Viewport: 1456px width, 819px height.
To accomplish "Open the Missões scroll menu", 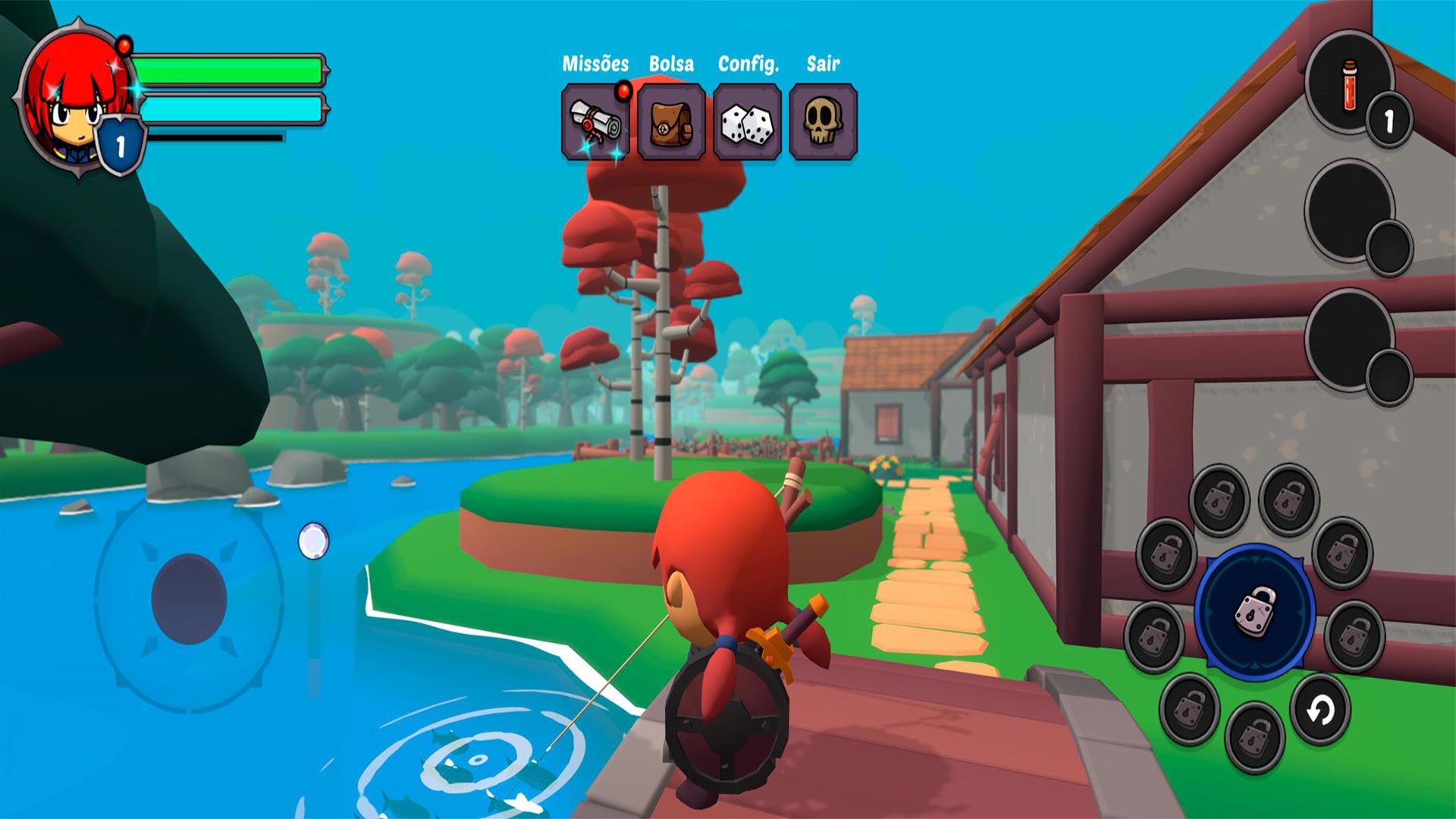I will [595, 122].
